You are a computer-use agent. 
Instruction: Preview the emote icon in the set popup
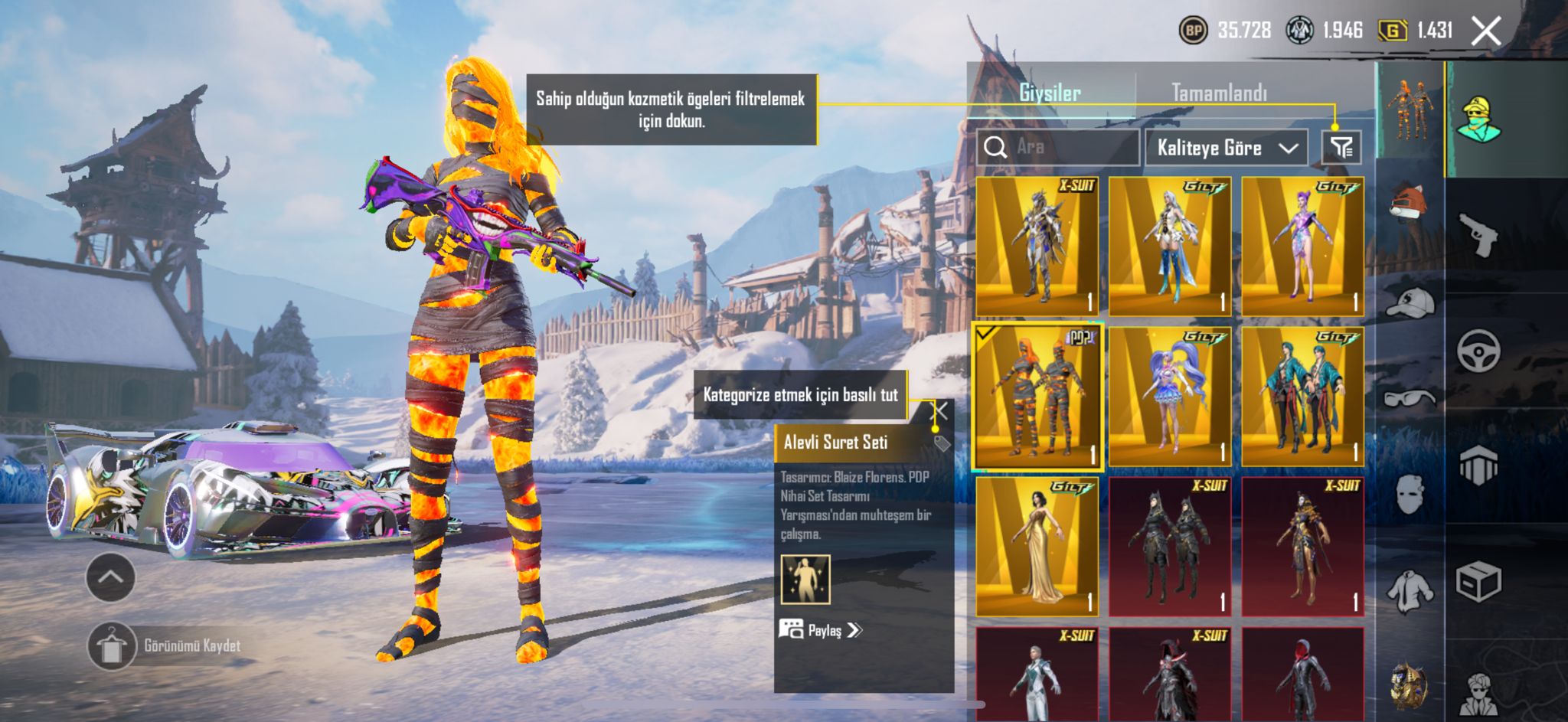point(805,580)
